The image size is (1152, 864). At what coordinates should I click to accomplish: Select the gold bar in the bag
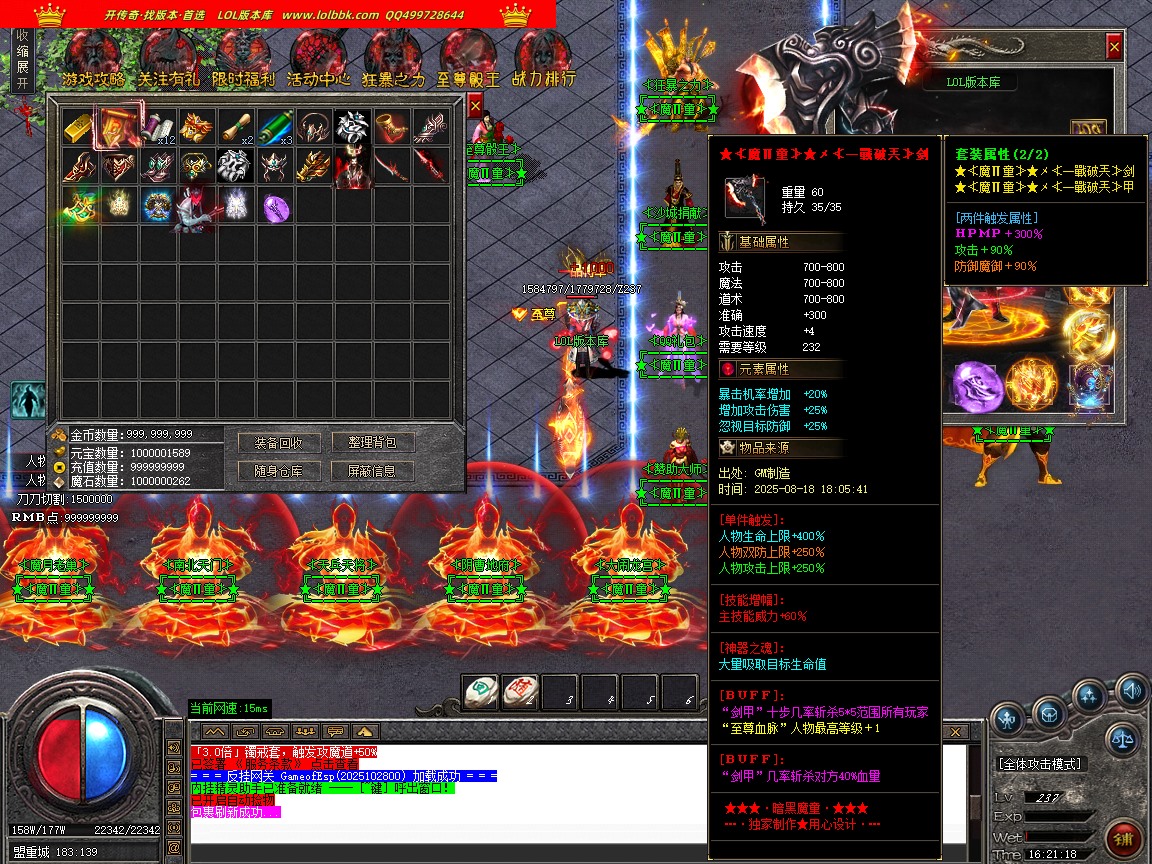click(x=79, y=126)
